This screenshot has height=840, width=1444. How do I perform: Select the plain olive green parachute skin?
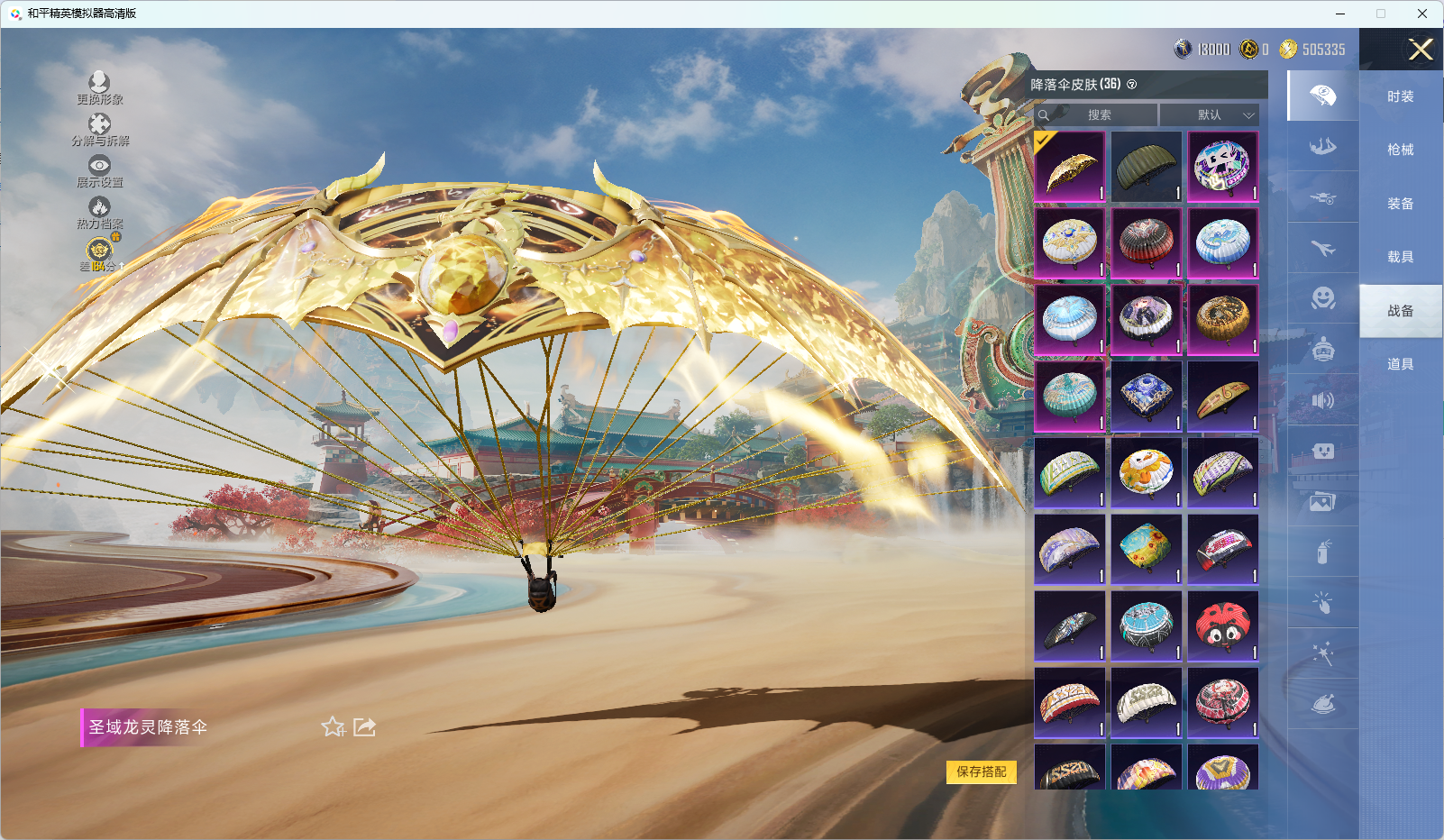click(1146, 167)
